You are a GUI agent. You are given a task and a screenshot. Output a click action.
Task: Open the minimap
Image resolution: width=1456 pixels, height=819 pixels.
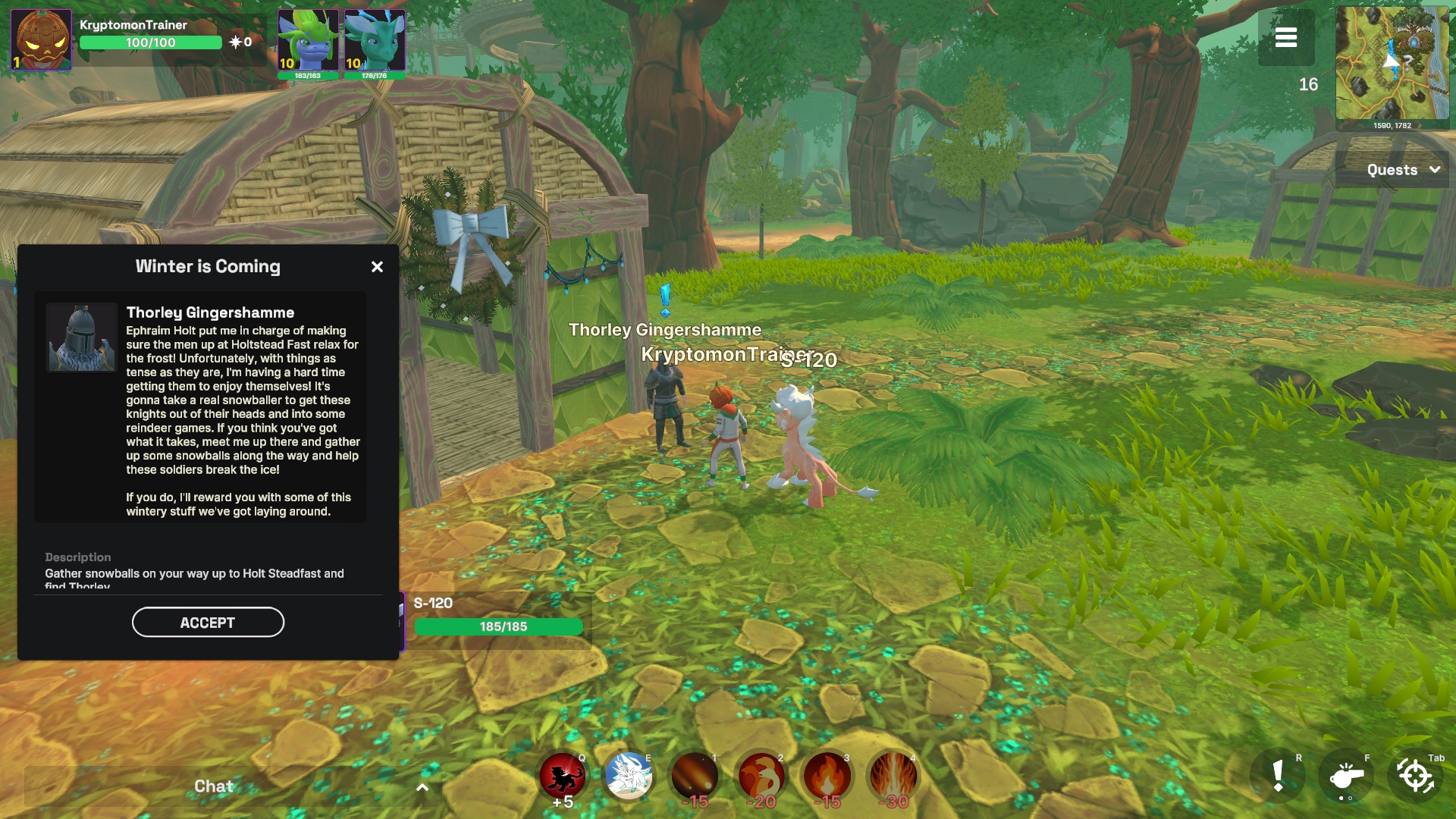coord(1392,64)
